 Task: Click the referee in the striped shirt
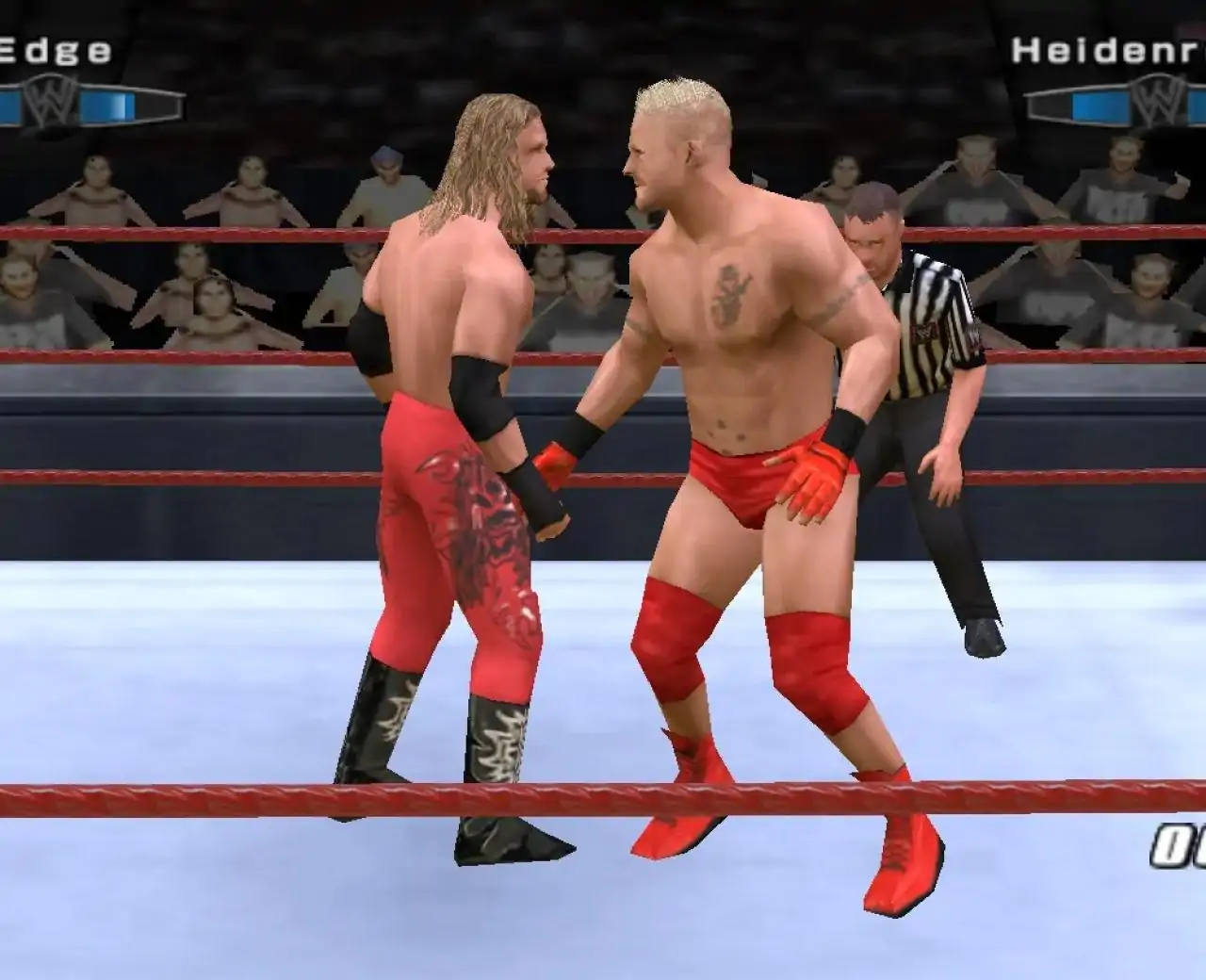(919, 377)
